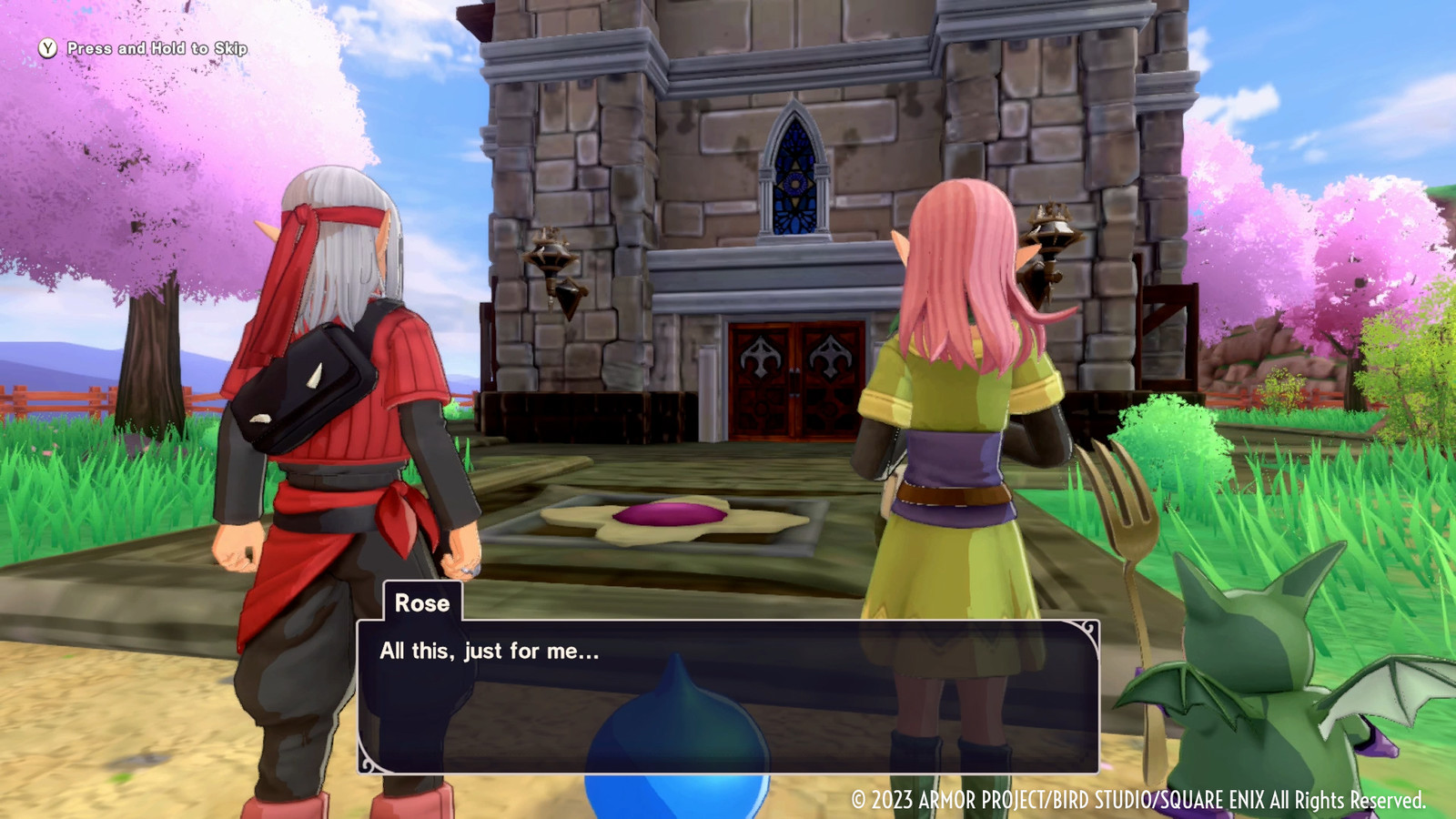Advance Rose's dialogue text box
Viewport: 1456px width, 819px height.
(727, 696)
